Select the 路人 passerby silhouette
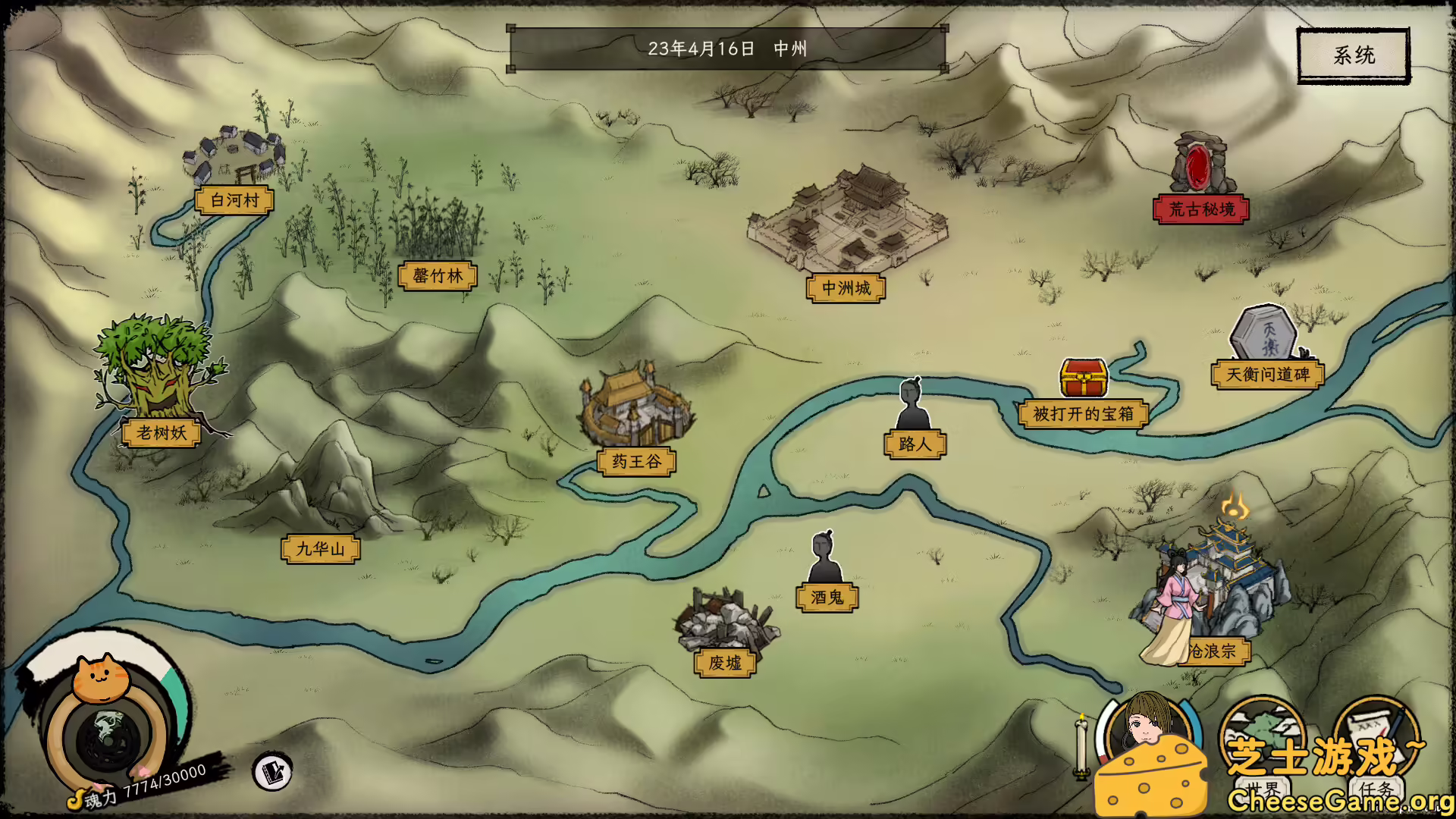The height and width of the screenshot is (819, 1456). coord(912,402)
